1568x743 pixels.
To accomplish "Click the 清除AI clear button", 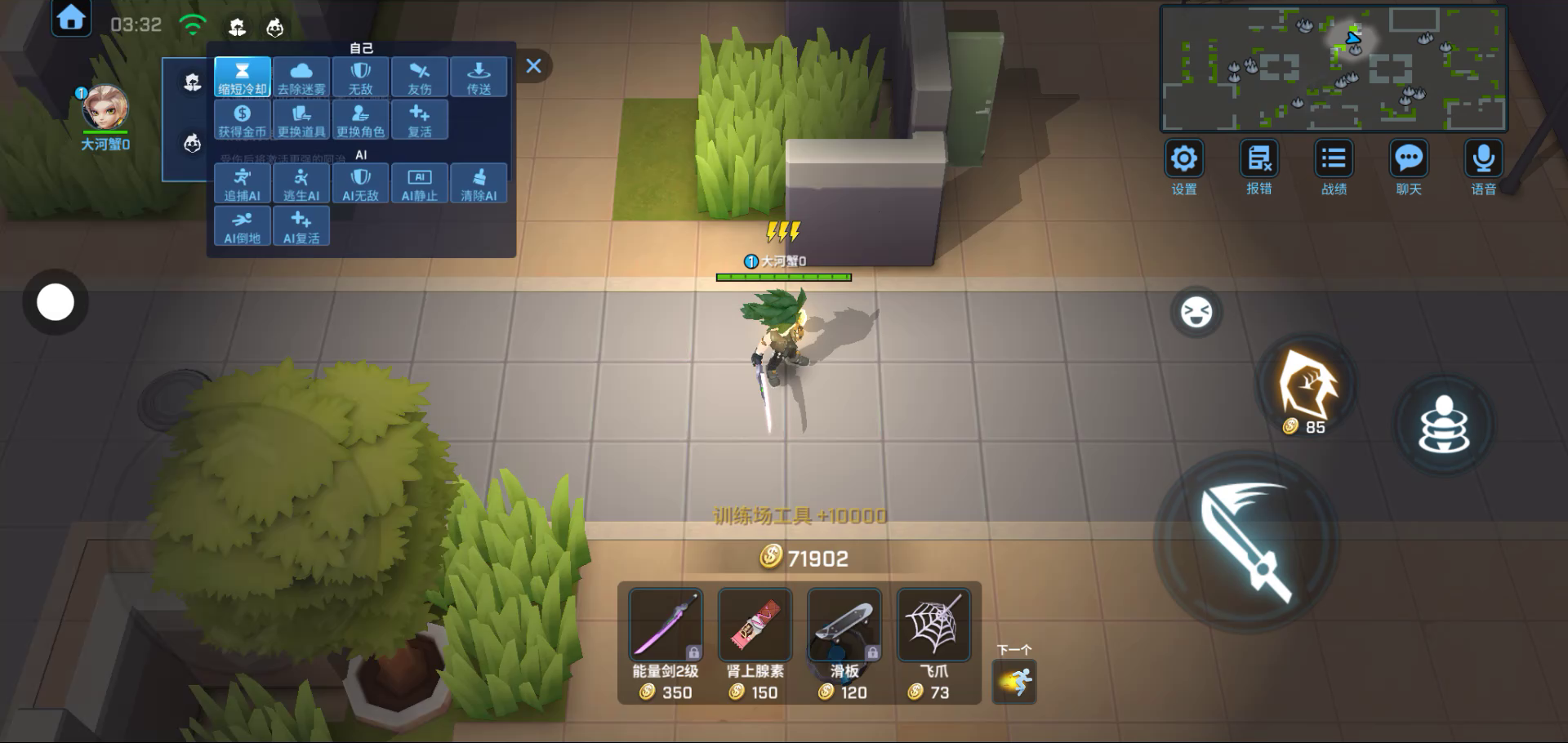I will (479, 184).
